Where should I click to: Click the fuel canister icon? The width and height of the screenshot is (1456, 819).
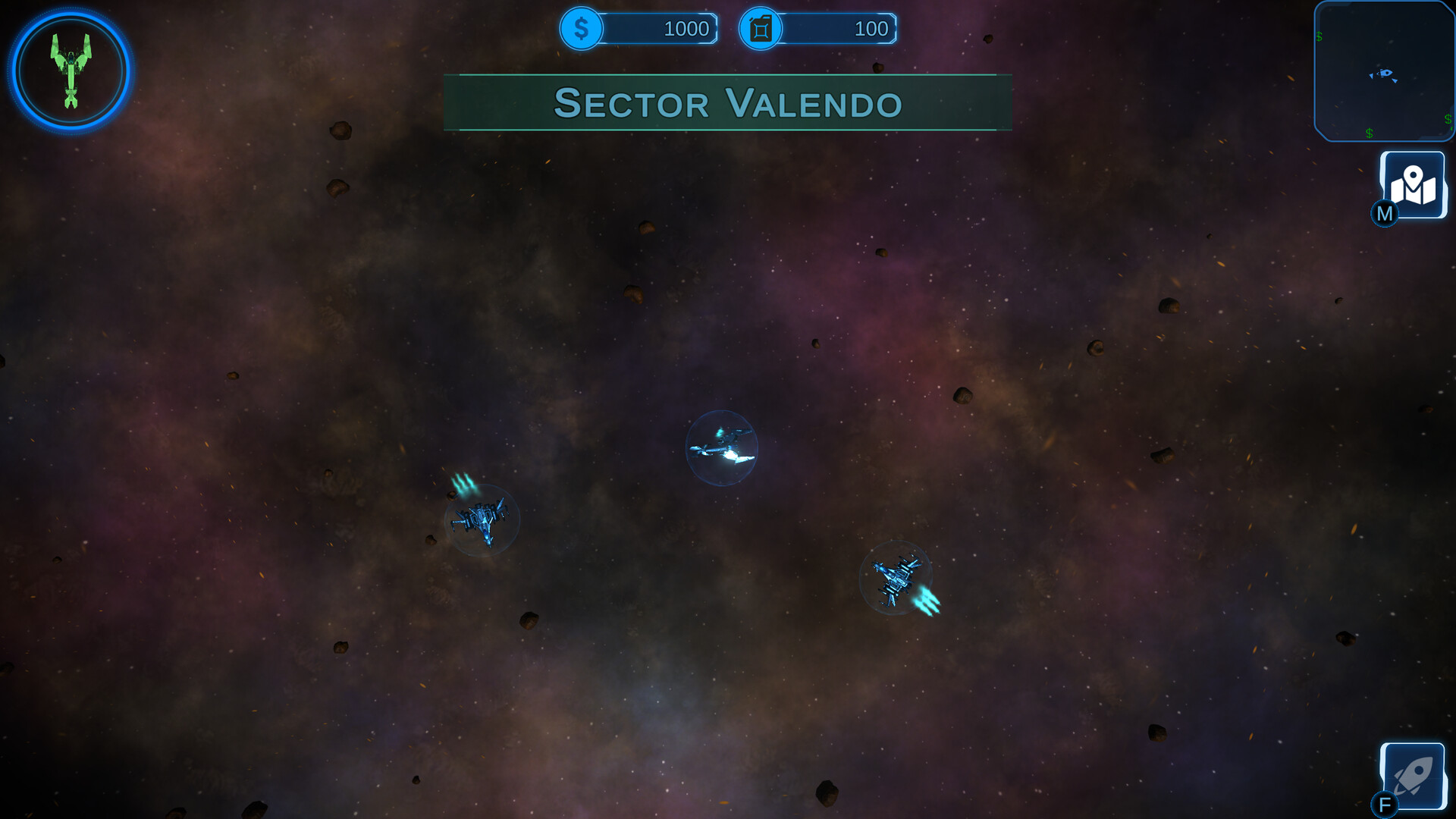(759, 29)
